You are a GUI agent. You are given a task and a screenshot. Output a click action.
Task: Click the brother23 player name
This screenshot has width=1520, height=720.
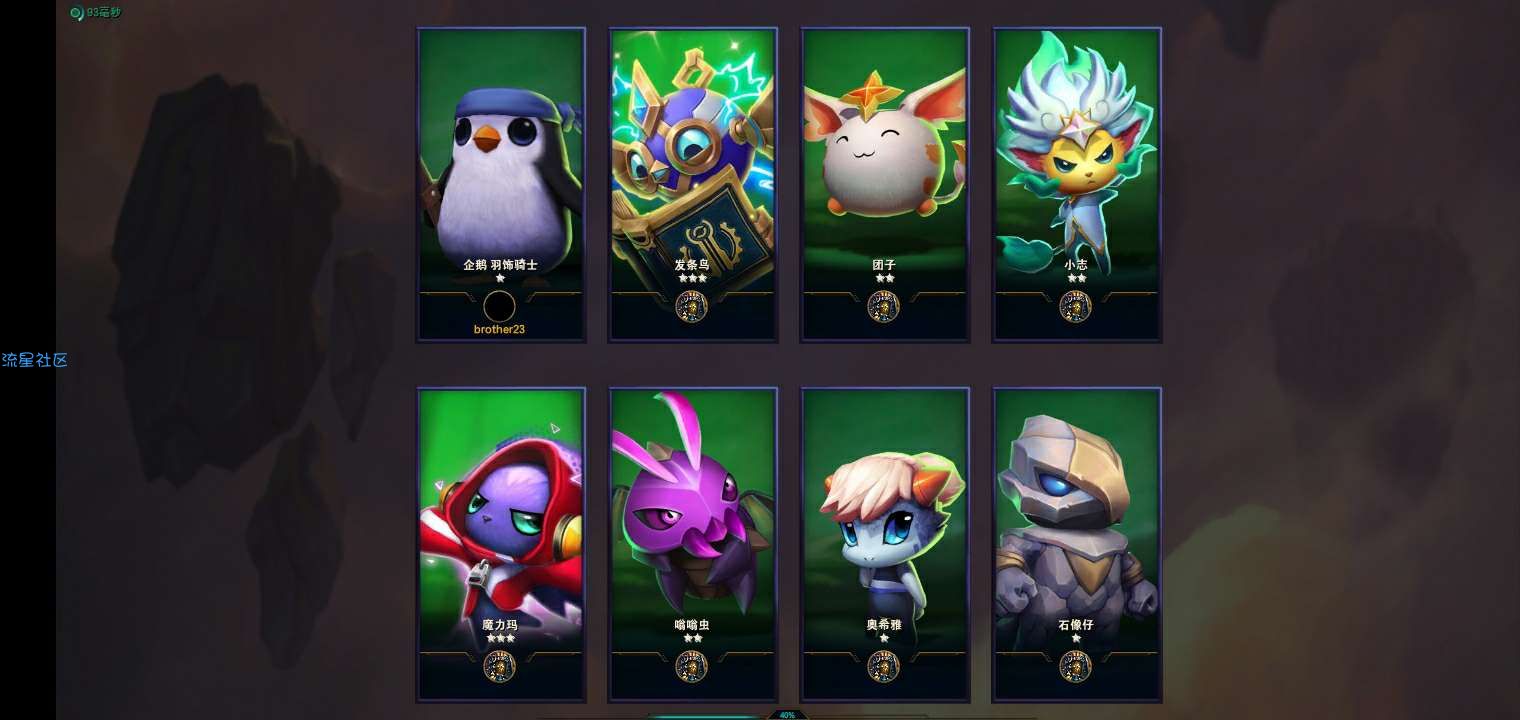tap(499, 329)
